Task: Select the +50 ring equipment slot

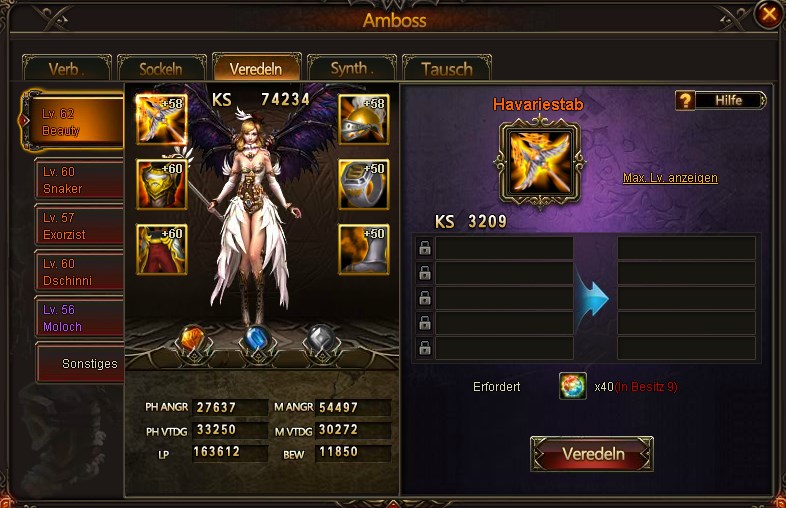Action: coord(363,184)
